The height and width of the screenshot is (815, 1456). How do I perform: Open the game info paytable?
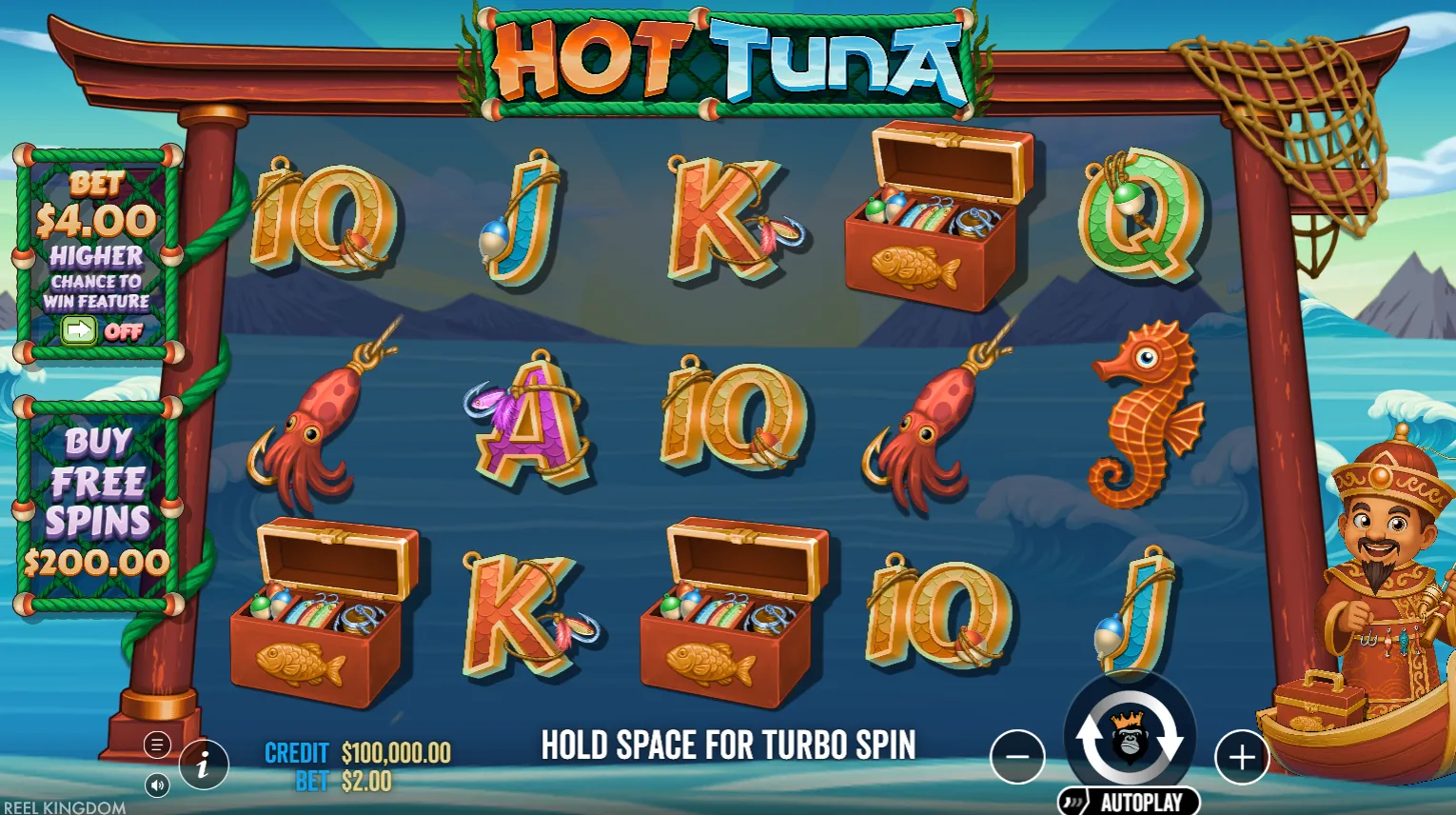click(204, 764)
